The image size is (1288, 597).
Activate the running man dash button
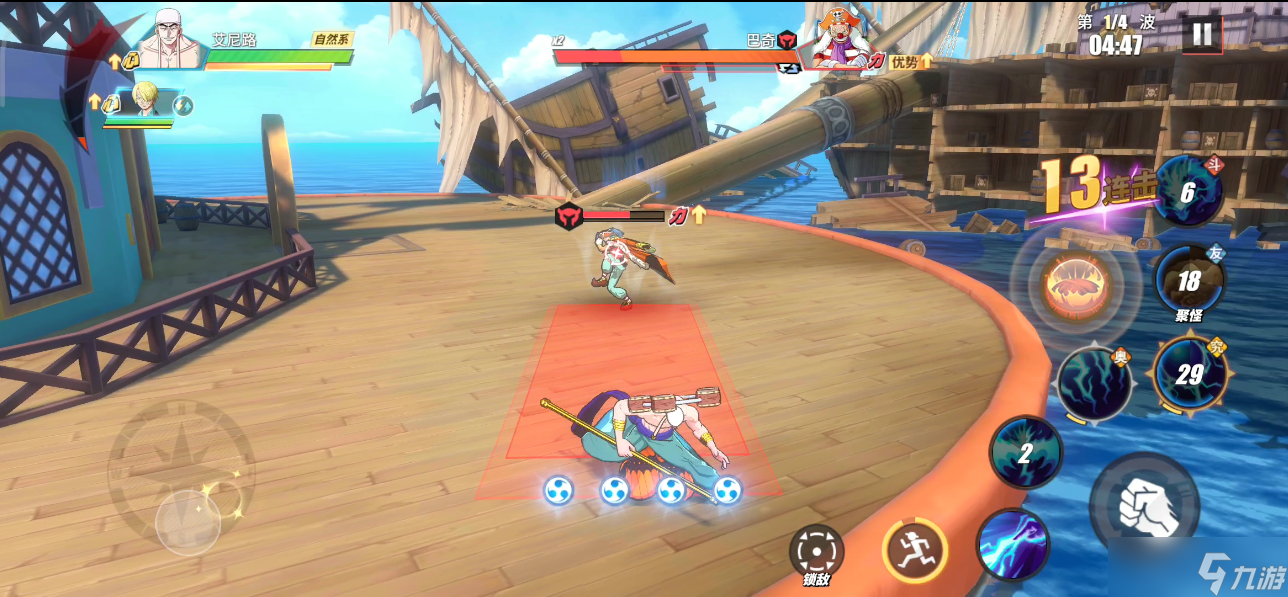point(914,550)
